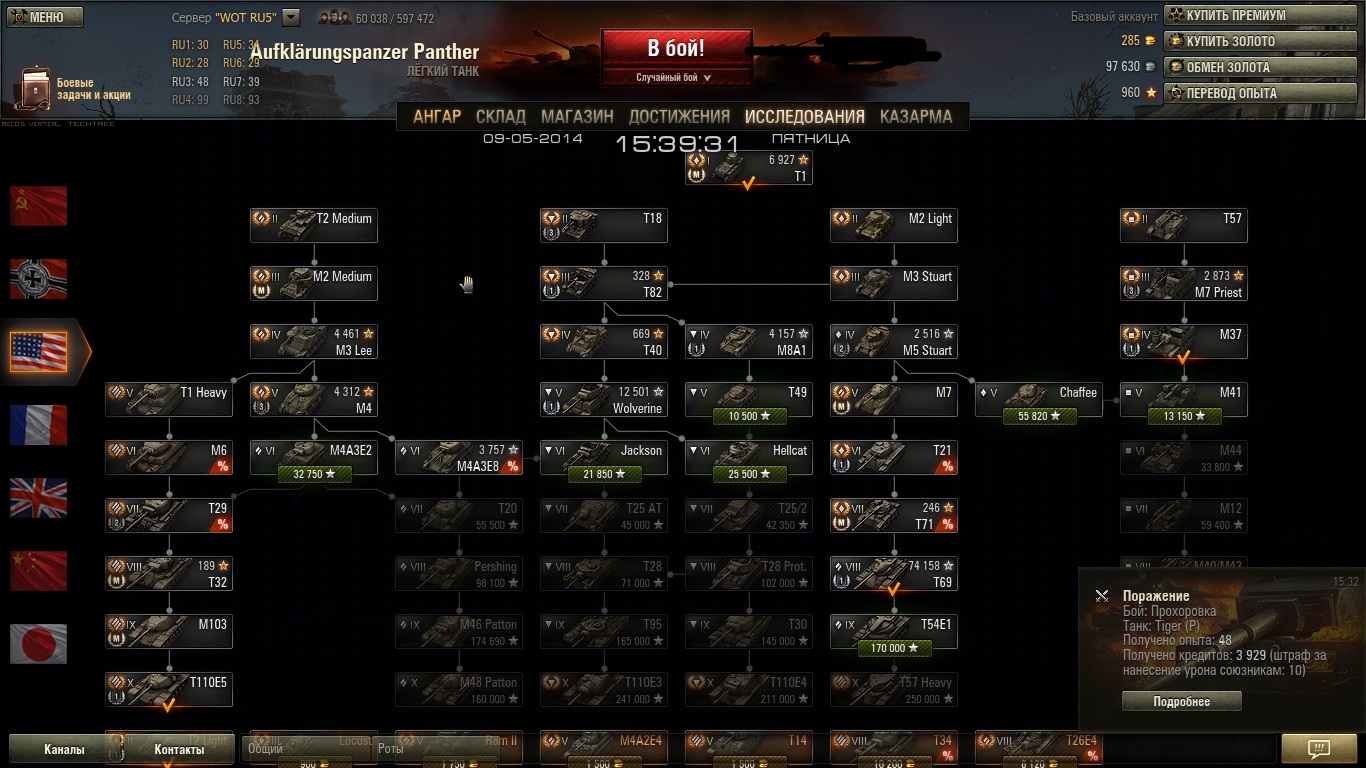Go to the МАГАЗИН tab
1366x768 pixels.
(x=577, y=116)
